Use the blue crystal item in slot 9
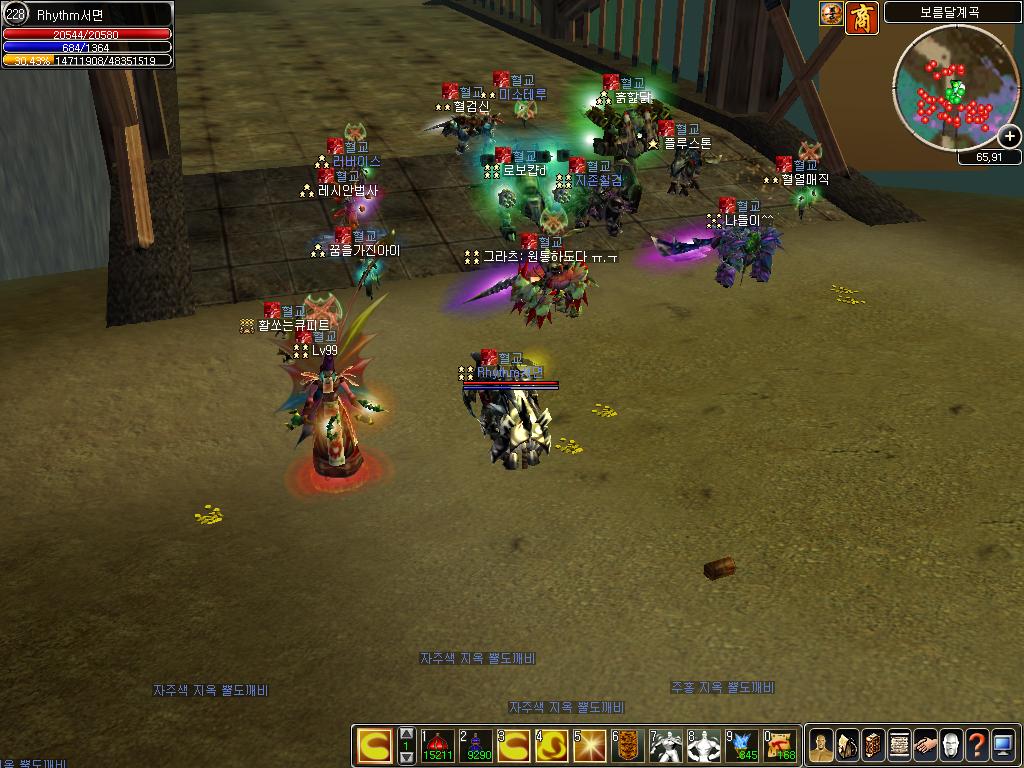This screenshot has height=768, width=1024. pos(742,746)
